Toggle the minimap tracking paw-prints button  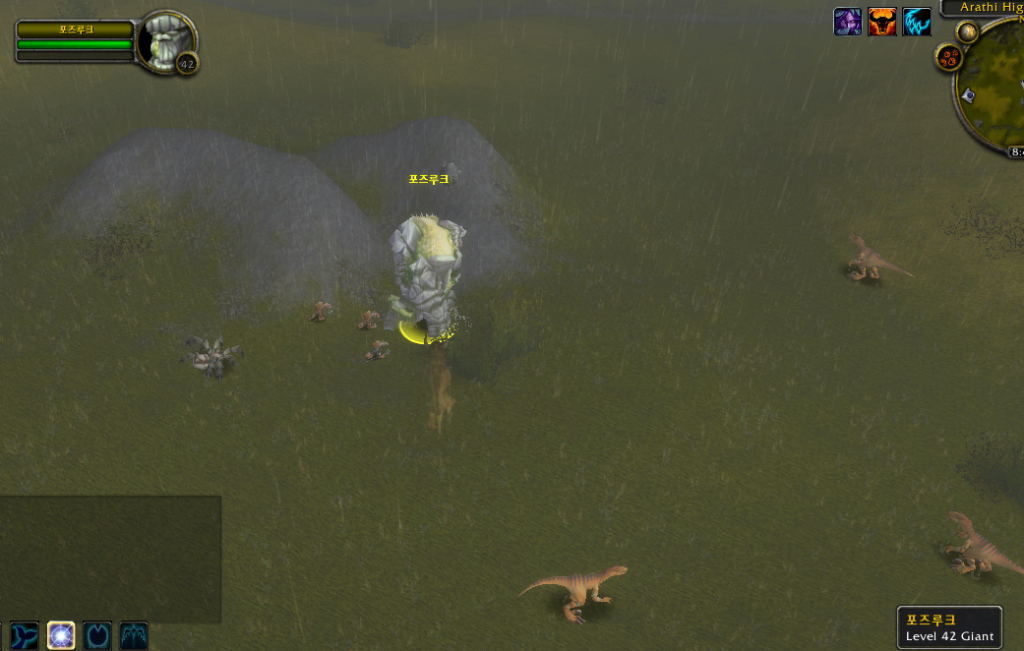tap(948, 57)
